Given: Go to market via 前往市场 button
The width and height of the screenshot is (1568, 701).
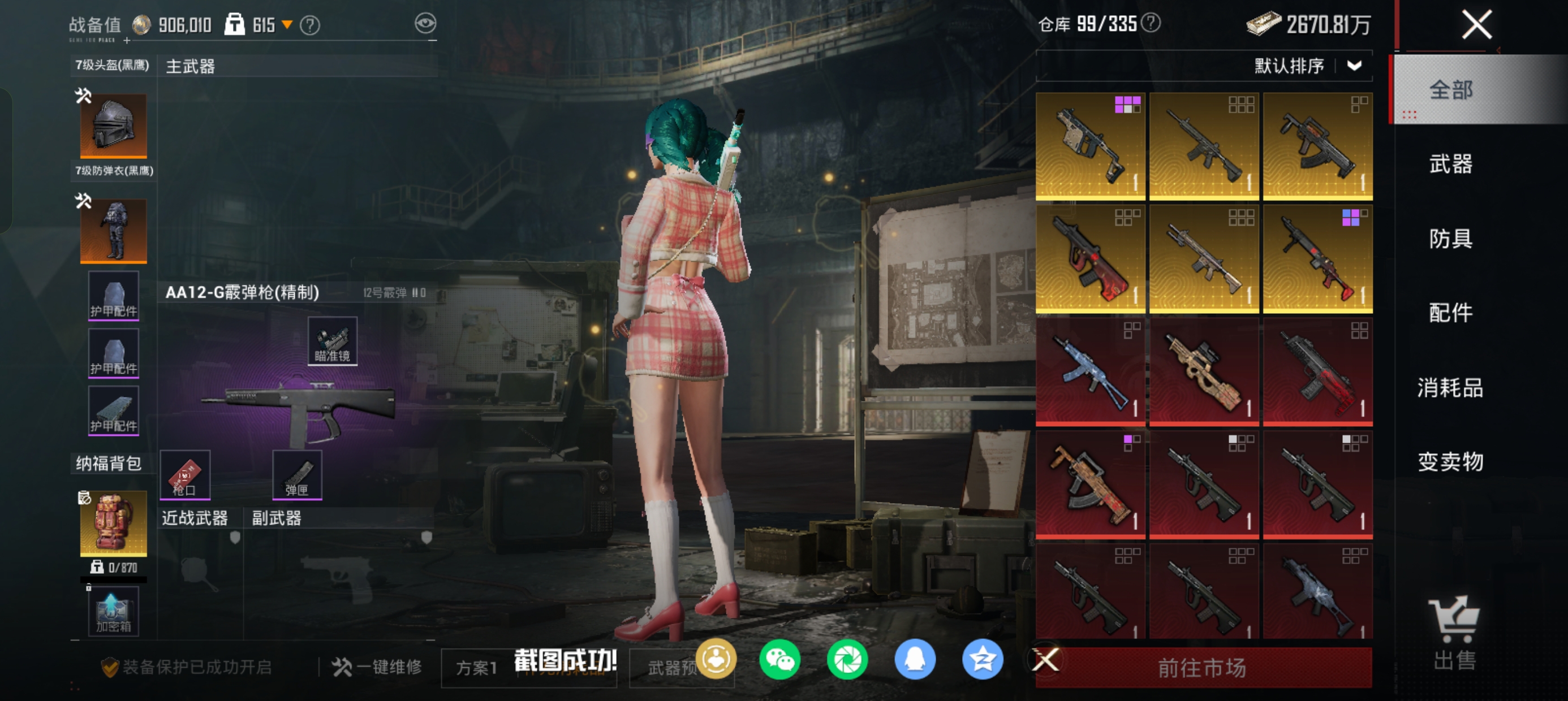Looking at the screenshot, I should [x=1202, y=668].
